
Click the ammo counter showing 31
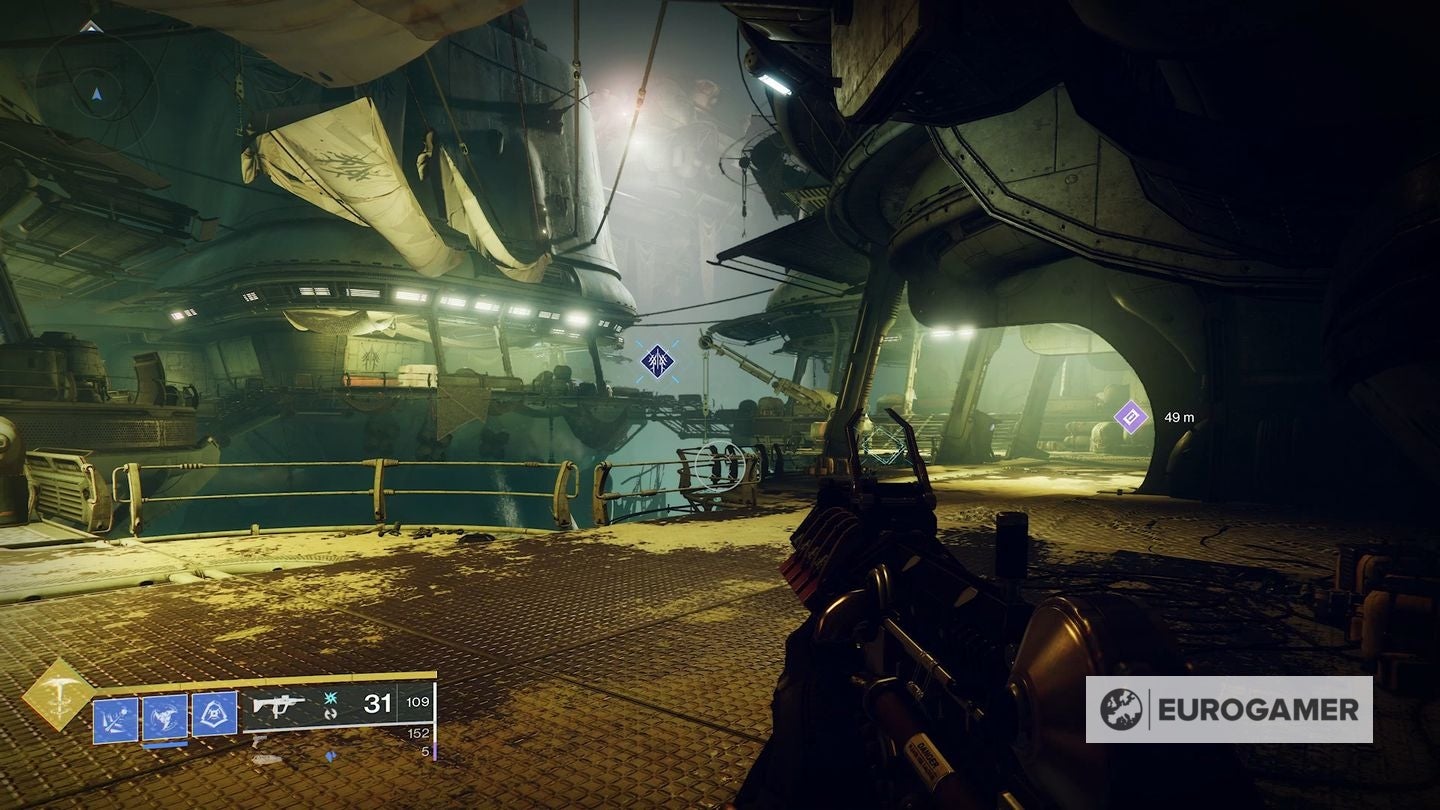tap(377, 704)
